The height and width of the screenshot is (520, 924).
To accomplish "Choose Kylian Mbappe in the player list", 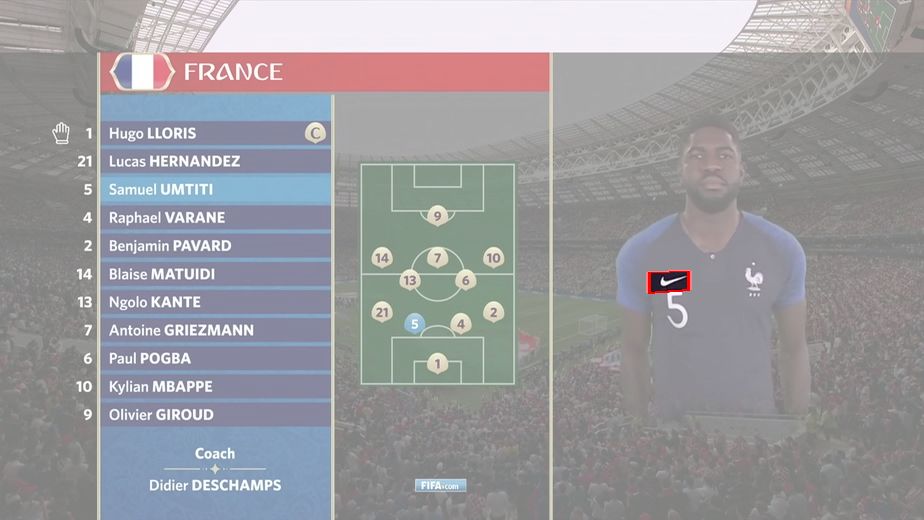I will (215, 386).
